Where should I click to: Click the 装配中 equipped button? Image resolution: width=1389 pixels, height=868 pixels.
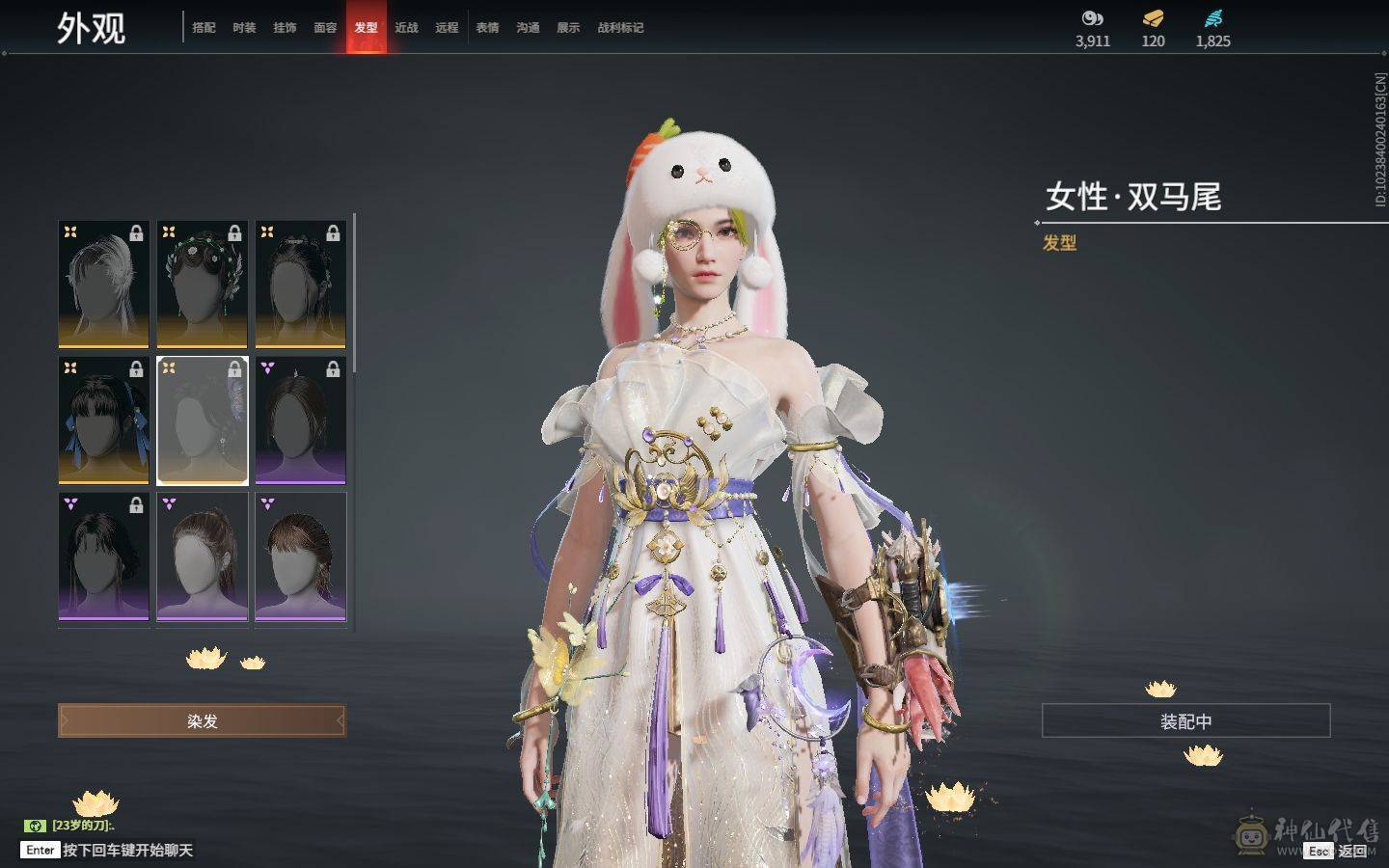(x=1185, y=720)
